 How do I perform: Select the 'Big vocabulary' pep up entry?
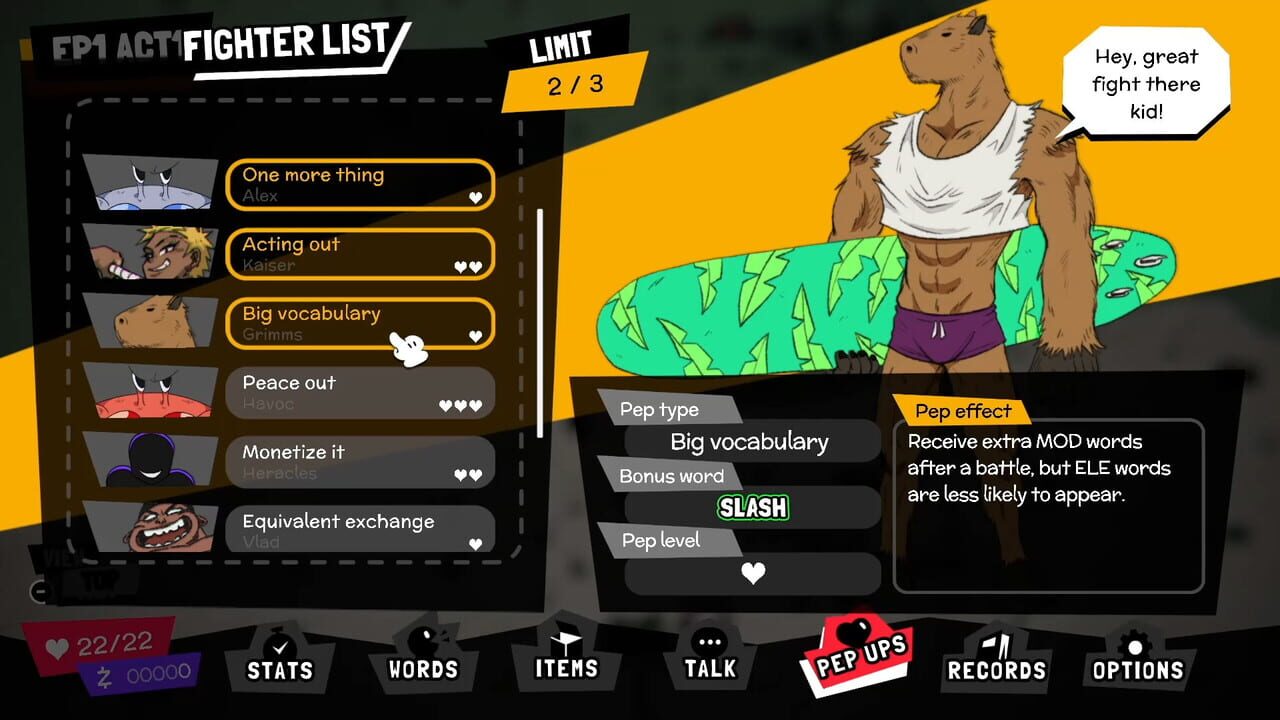[360, 323]
